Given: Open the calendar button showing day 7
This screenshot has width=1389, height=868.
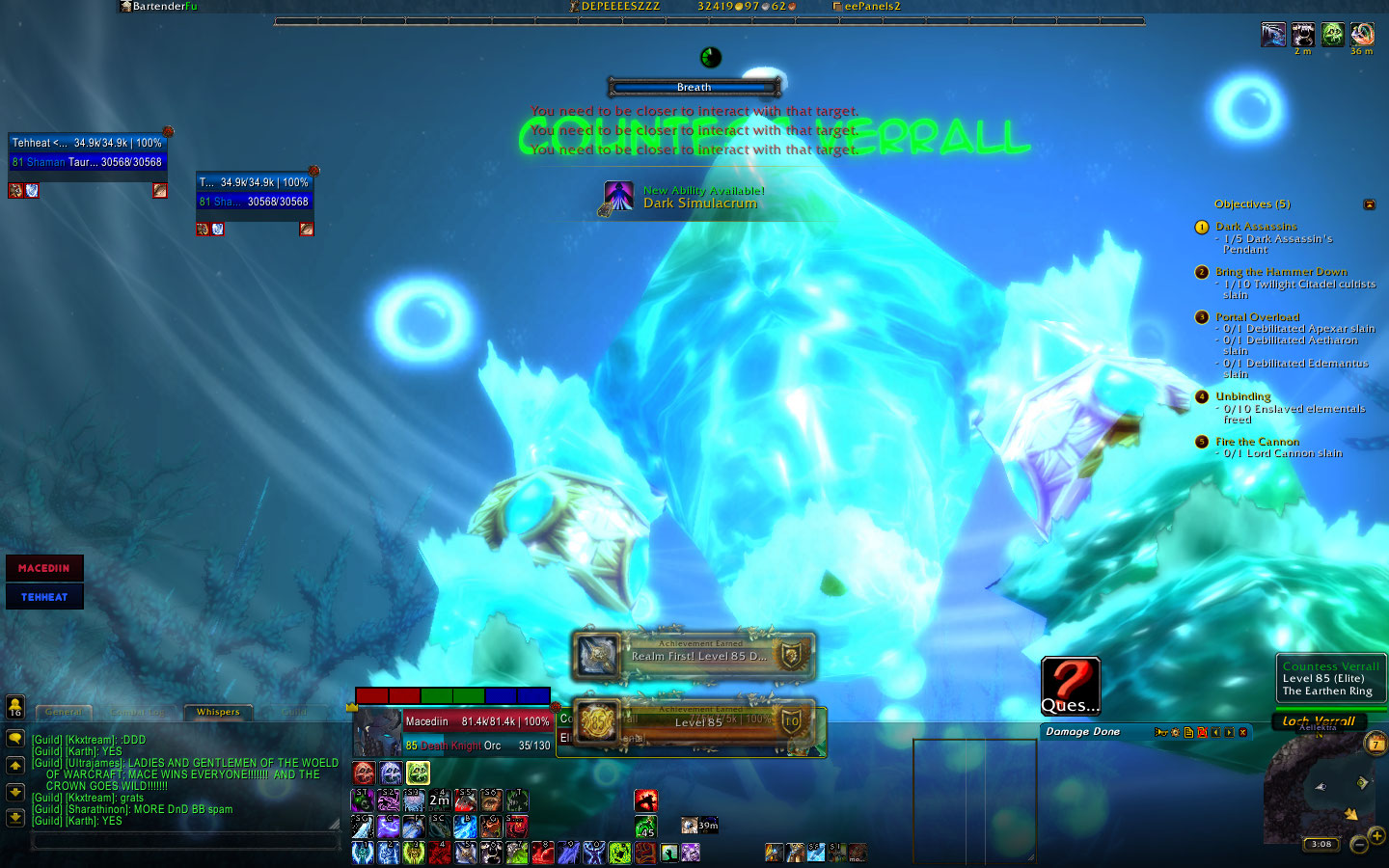Looking at the screenshot, I should pos(1376,744).
